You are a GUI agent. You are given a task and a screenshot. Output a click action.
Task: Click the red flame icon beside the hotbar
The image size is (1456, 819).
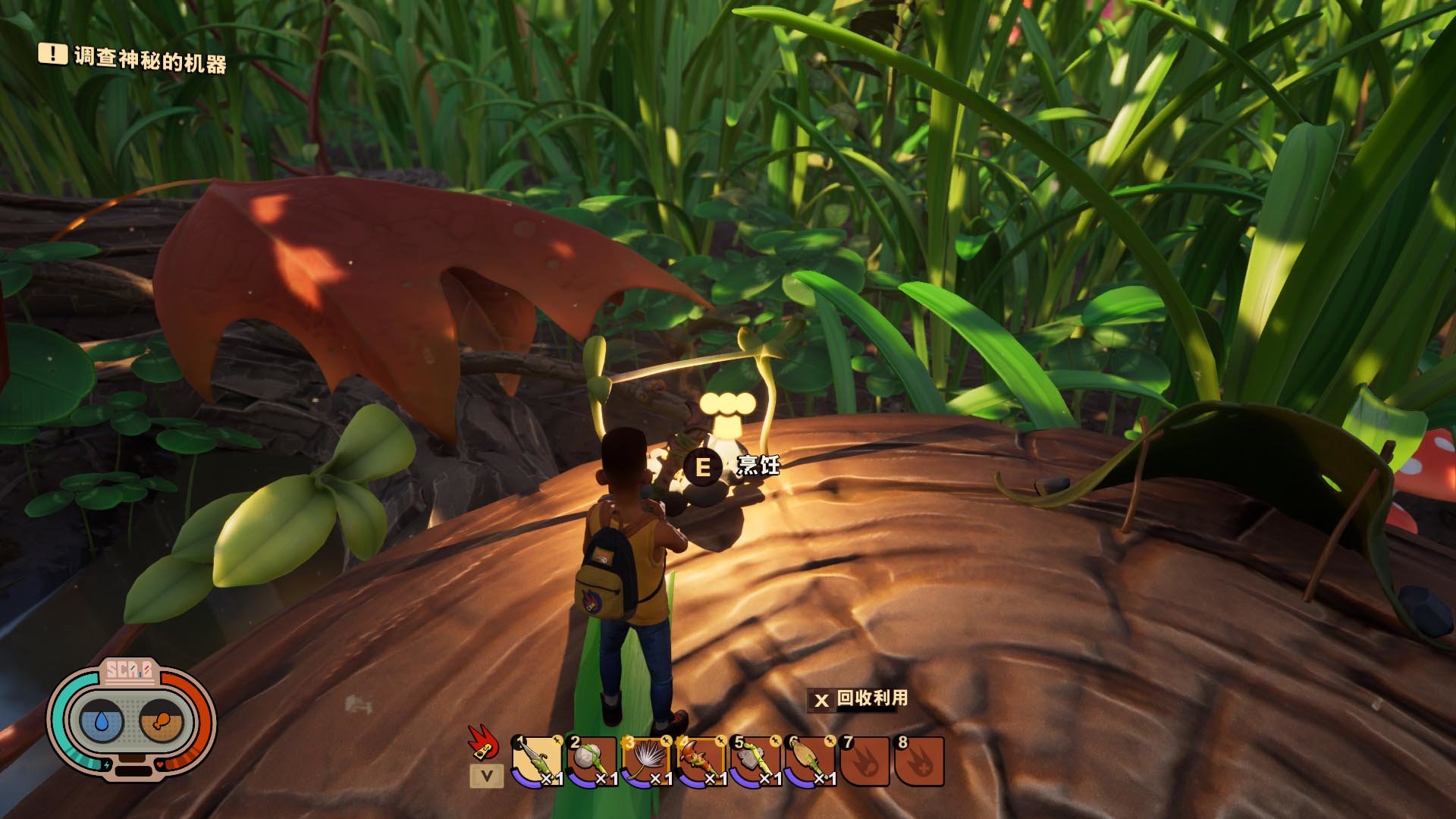click(x=482, y=742)
